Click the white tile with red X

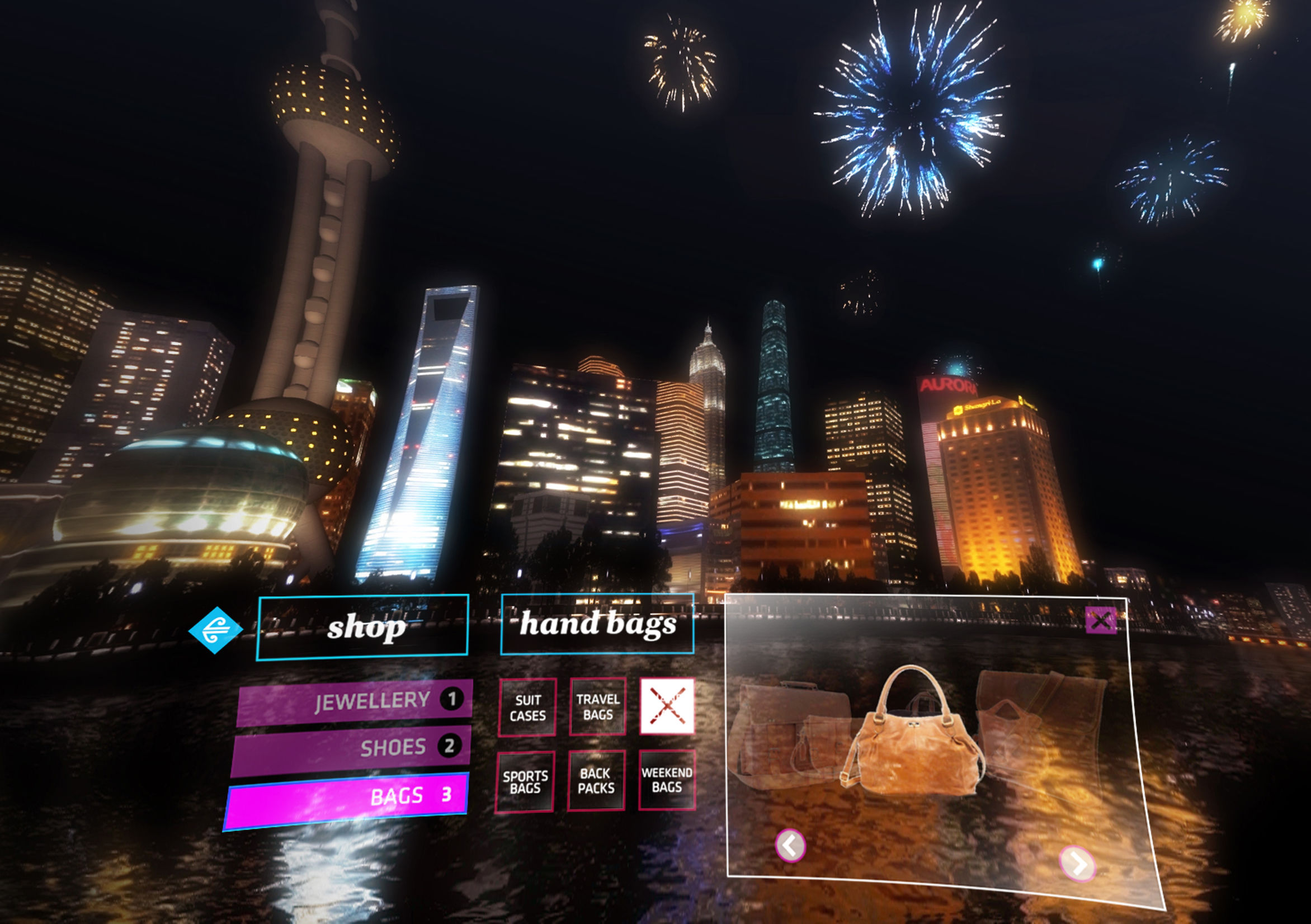tap(667, 706)
